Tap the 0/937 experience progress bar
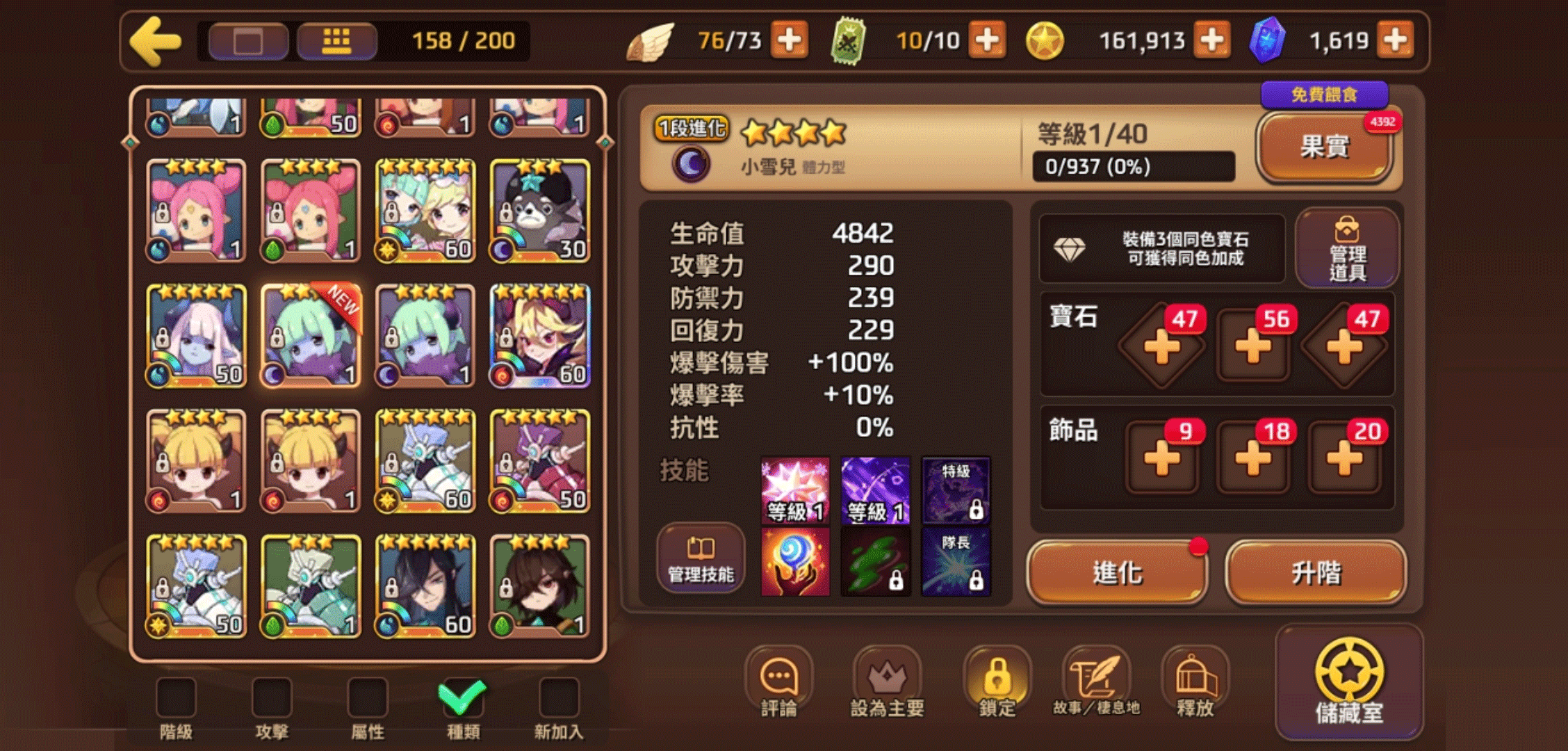This screenshot has height=751, width=1568. (1133, 165)
